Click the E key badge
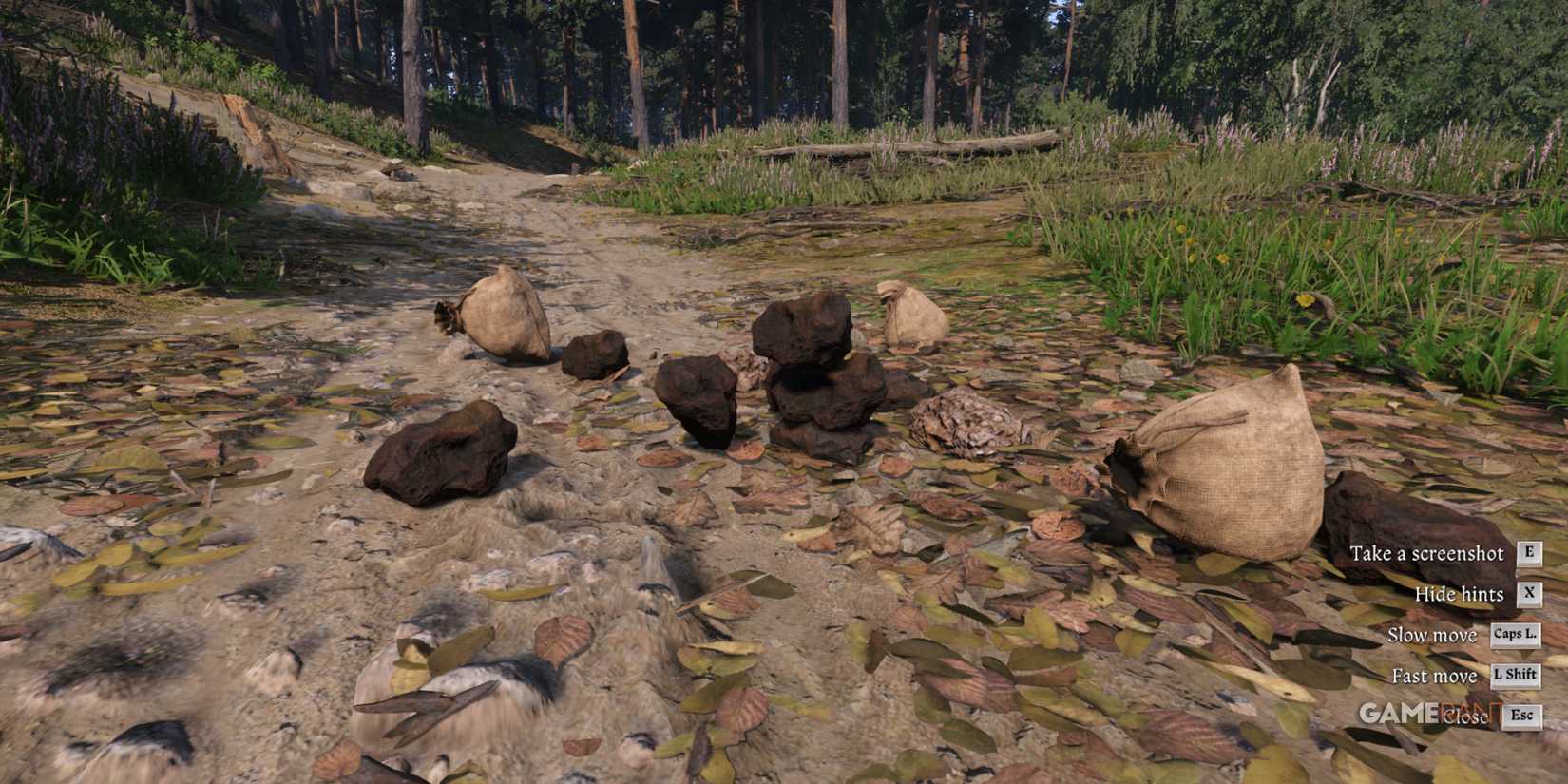Screen dimensions: 1568x784 pyautogui.click(x=1528, y=553)
